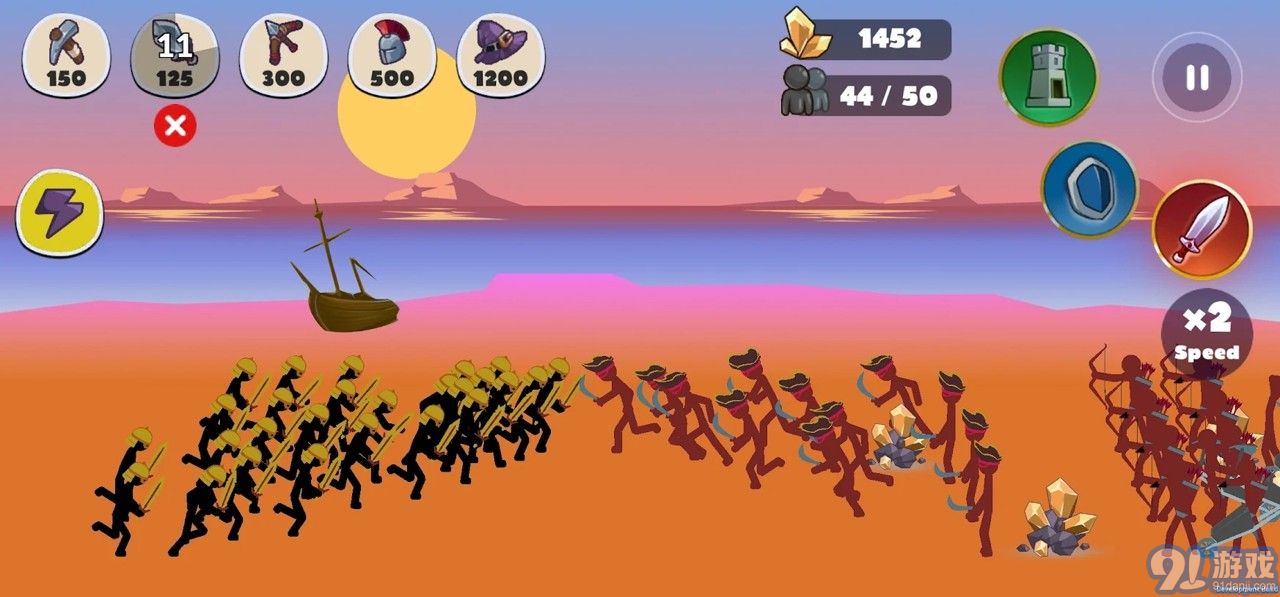
Task: Toggle the x2 Speed button
Action: 1206,332
